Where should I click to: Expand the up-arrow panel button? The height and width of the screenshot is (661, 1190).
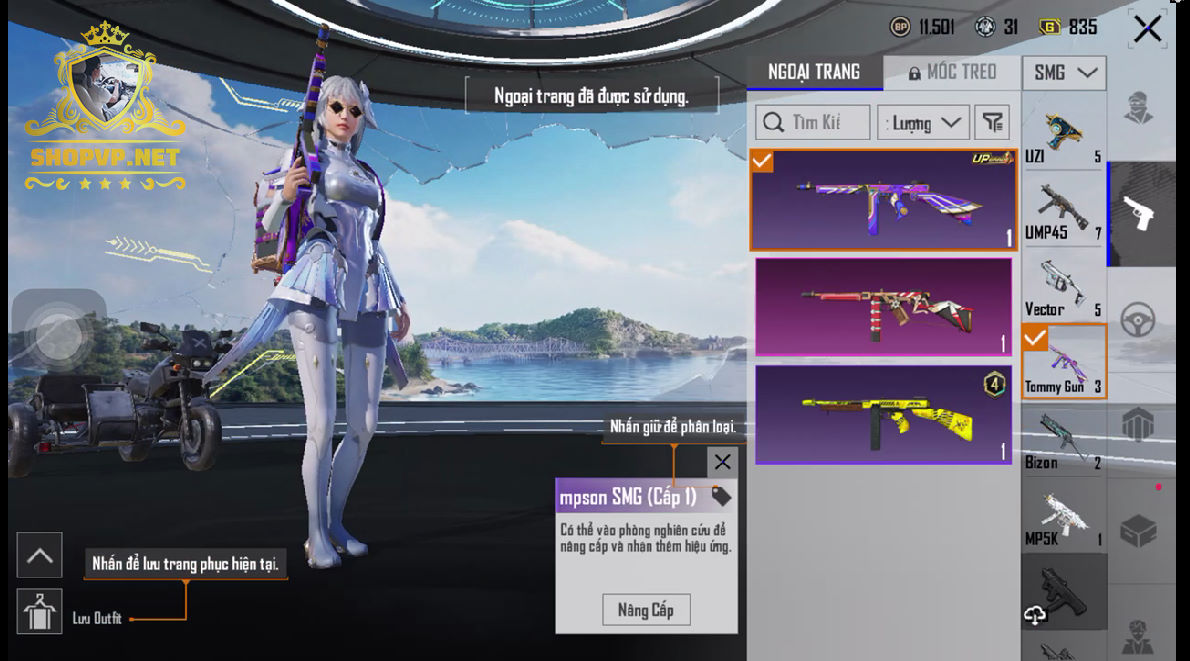(40, 556)
